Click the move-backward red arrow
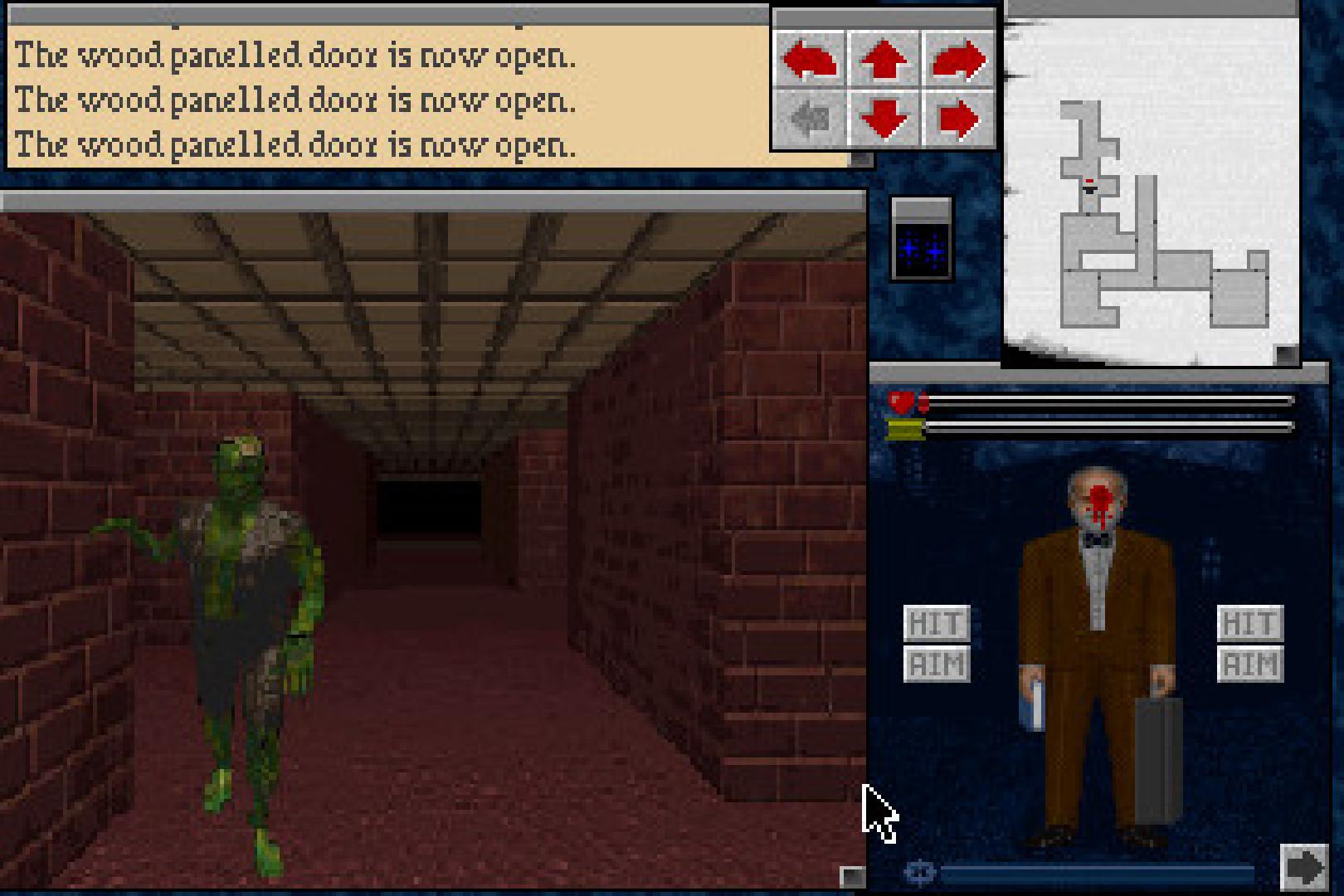Image resolution: width=1344 pixels, height=896 pixels. tap(884, 118)
